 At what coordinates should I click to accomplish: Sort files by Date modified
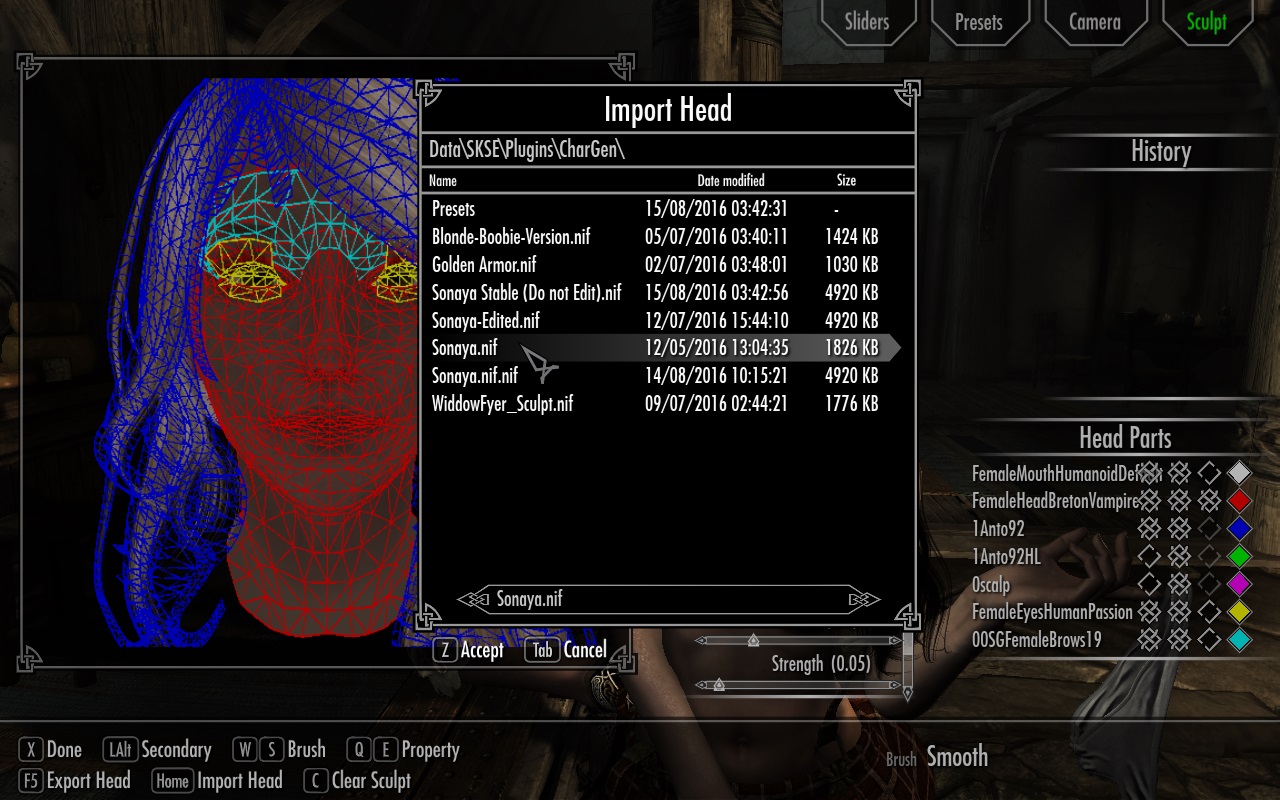tap(730, 181)
